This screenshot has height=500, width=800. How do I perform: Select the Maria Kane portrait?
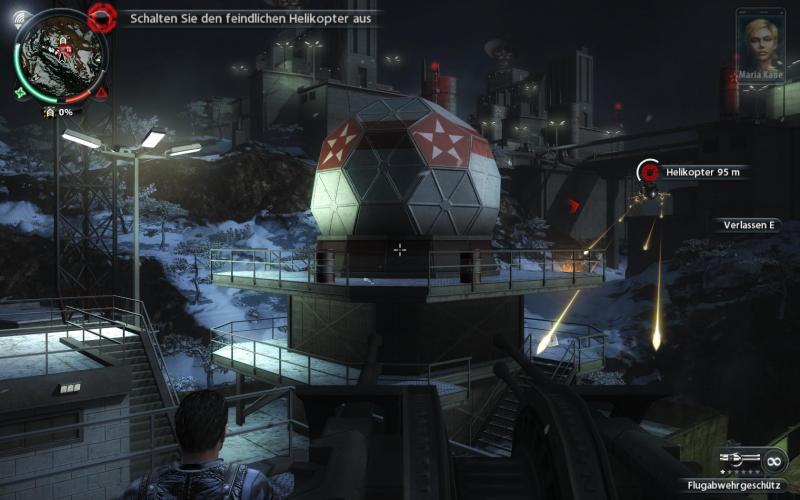click(x=759, y=40)
